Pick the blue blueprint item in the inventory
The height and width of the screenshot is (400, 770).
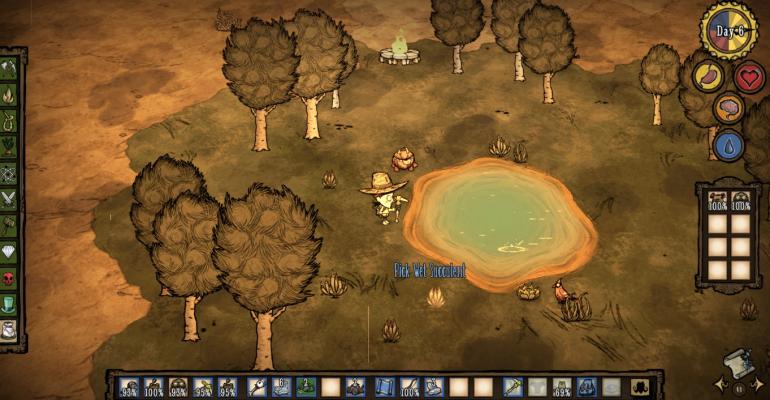click(384, 386)
